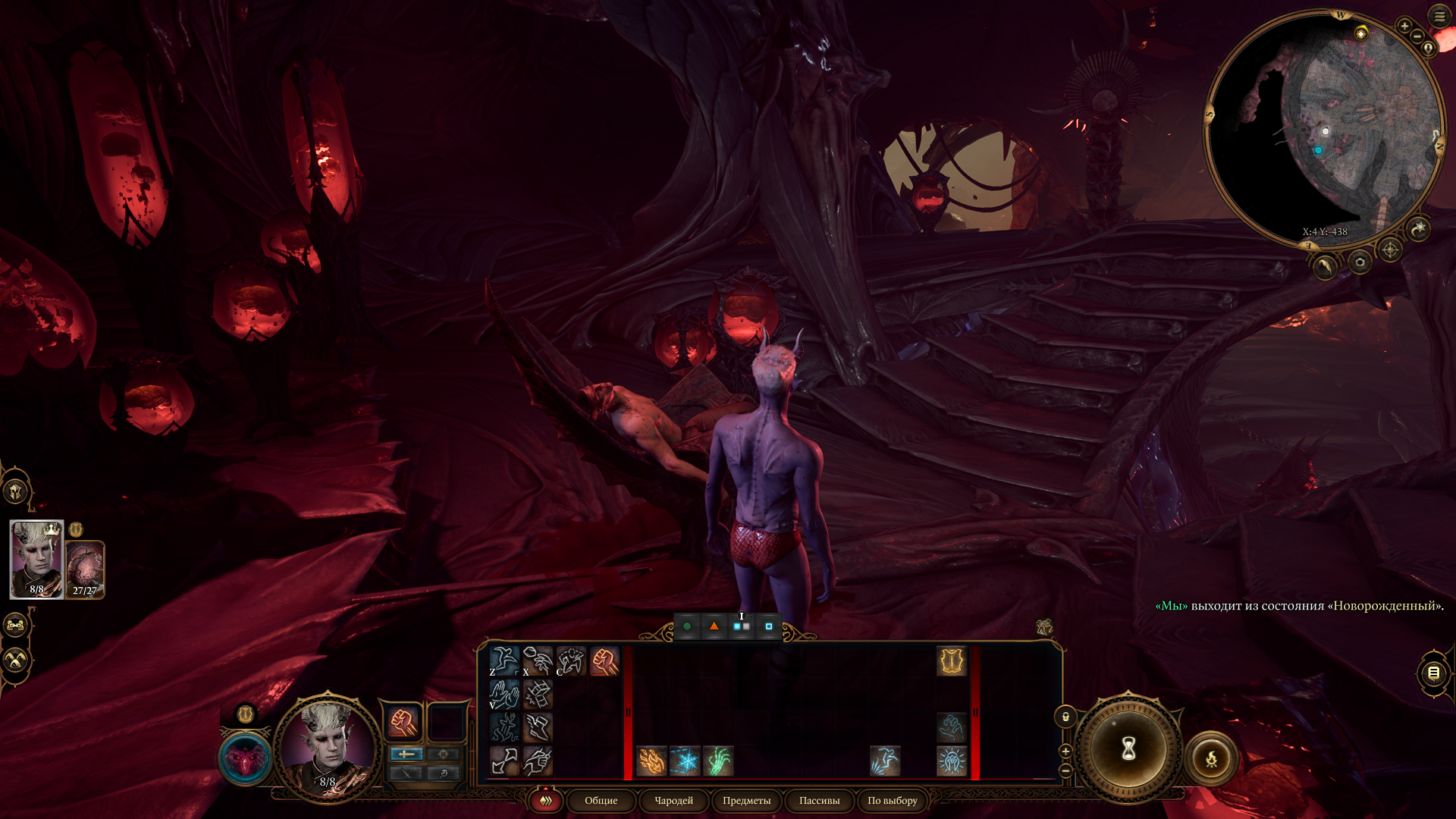Show the Пассивы hotbar tab

click(819, 801)
